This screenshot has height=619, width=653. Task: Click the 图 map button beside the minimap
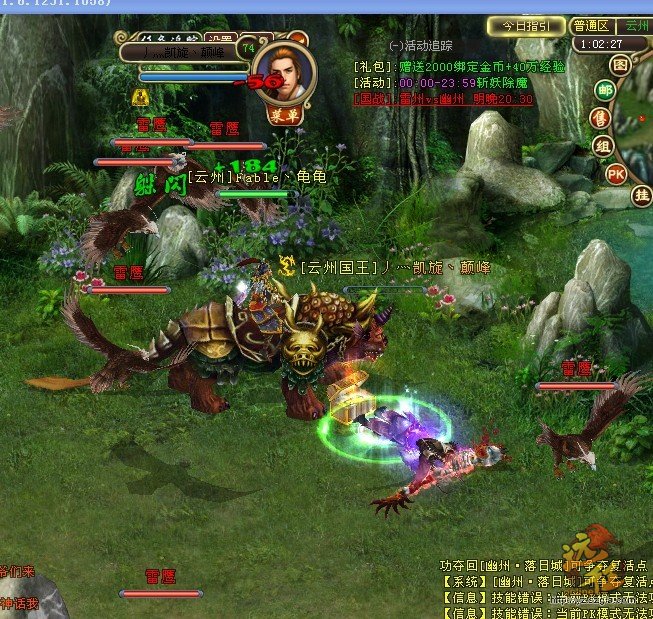(x=620, y=65)
